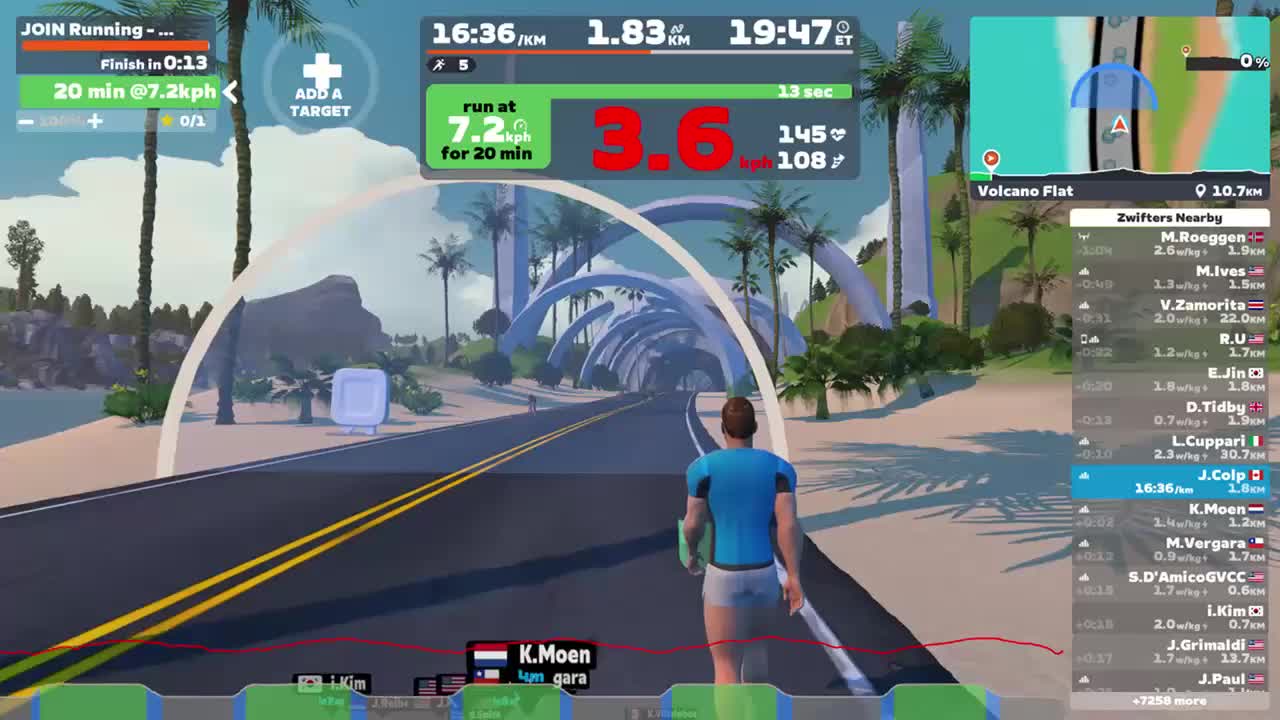Collapse the 20 min @7.2kph interval using the chevron

pyautogui.click(x=231, y=93)
